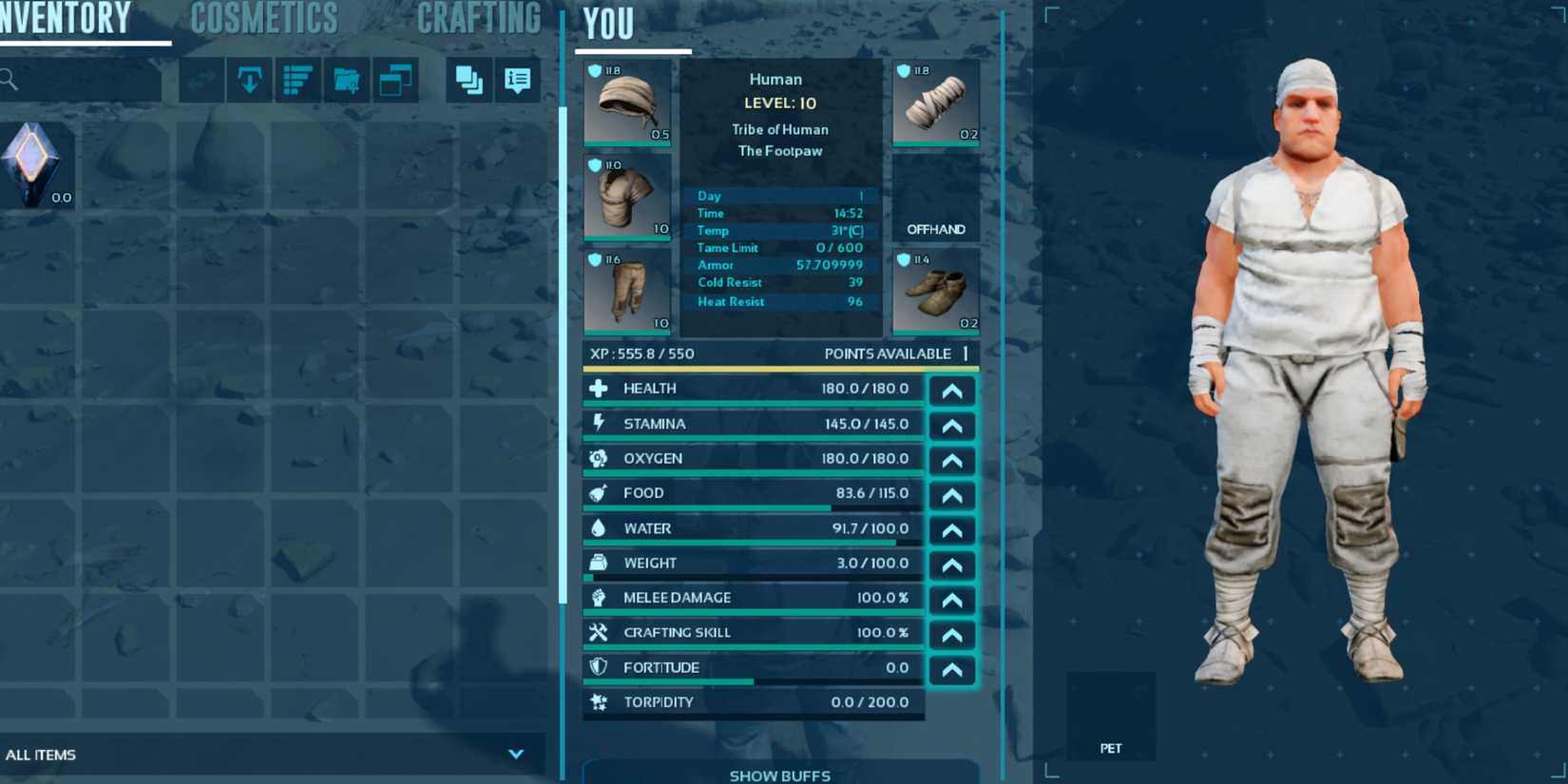Click the duplicate window icon
1568x784 pixels.
point(396,81)
